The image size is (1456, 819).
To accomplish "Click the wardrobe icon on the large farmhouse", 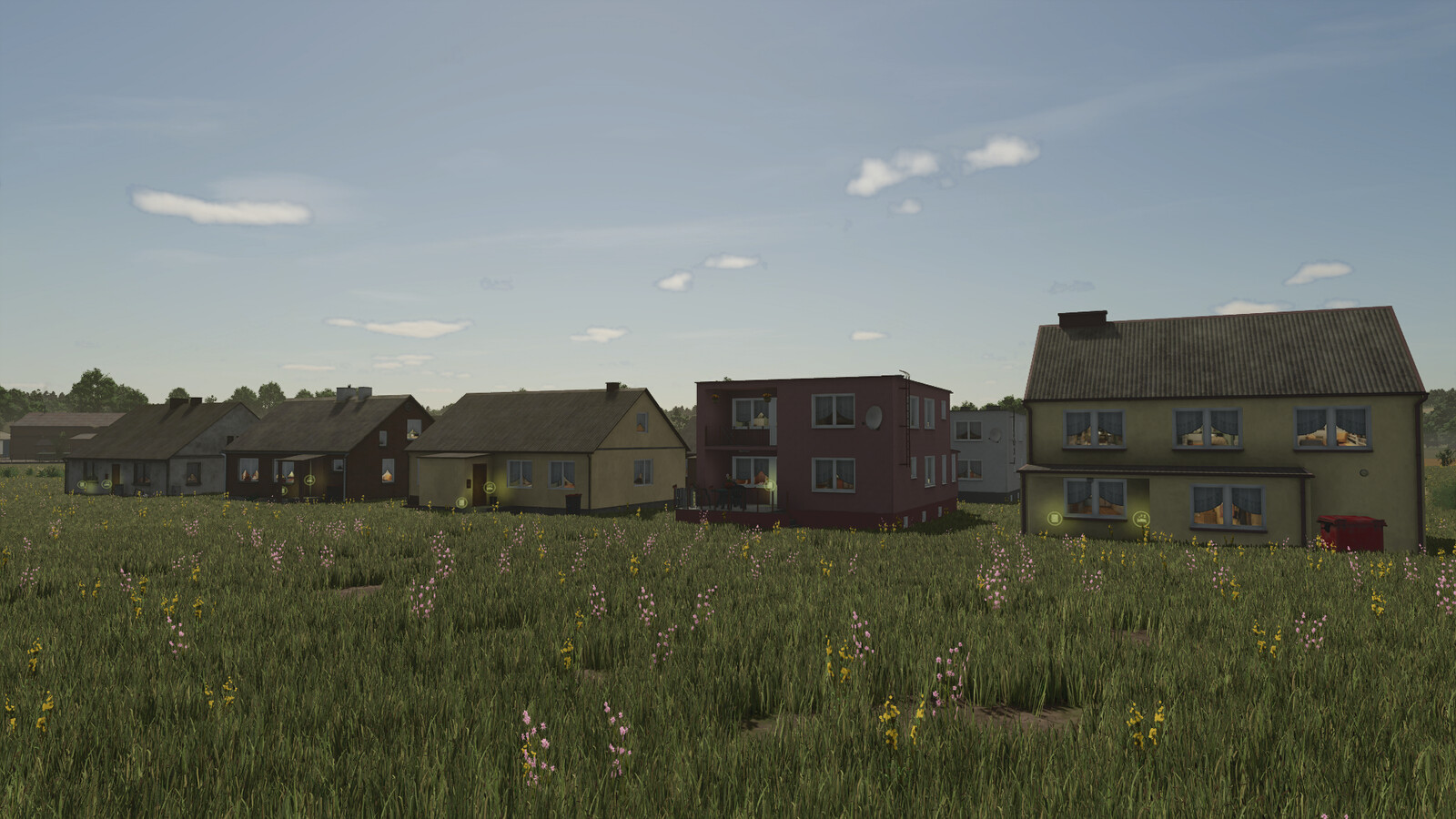I will (1054, 519).
